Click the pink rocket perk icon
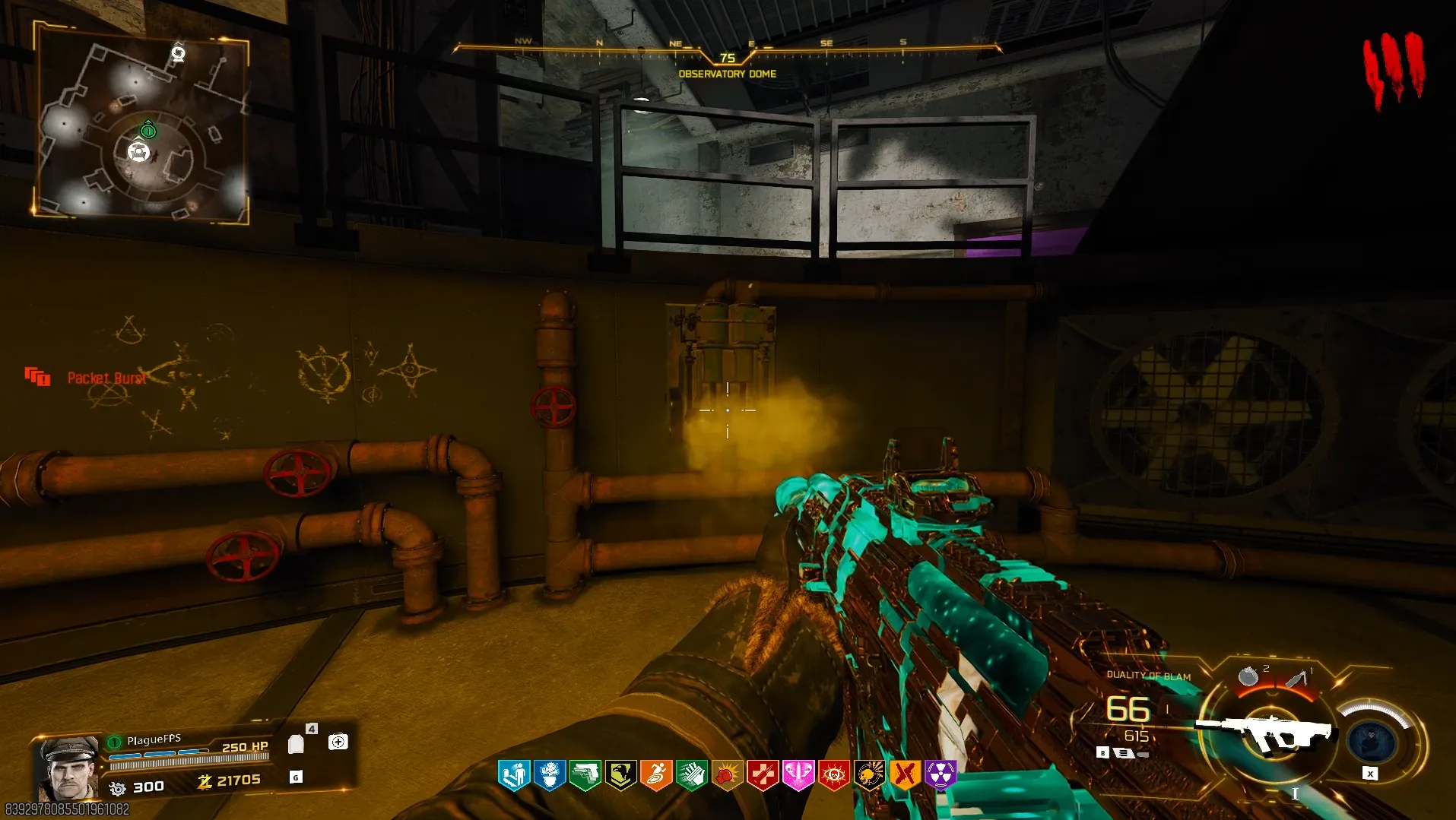The image size is (1456, 820). coord(798,775)
